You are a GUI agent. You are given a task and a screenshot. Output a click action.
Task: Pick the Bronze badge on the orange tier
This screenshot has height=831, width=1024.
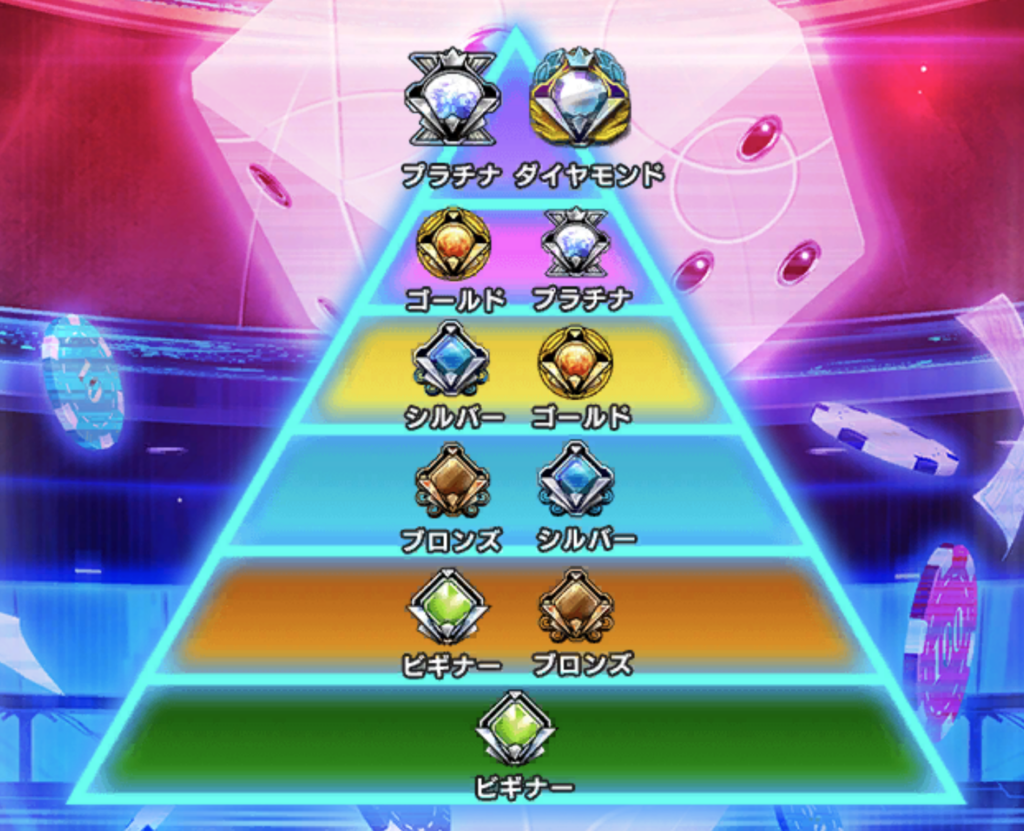[575, 606]
